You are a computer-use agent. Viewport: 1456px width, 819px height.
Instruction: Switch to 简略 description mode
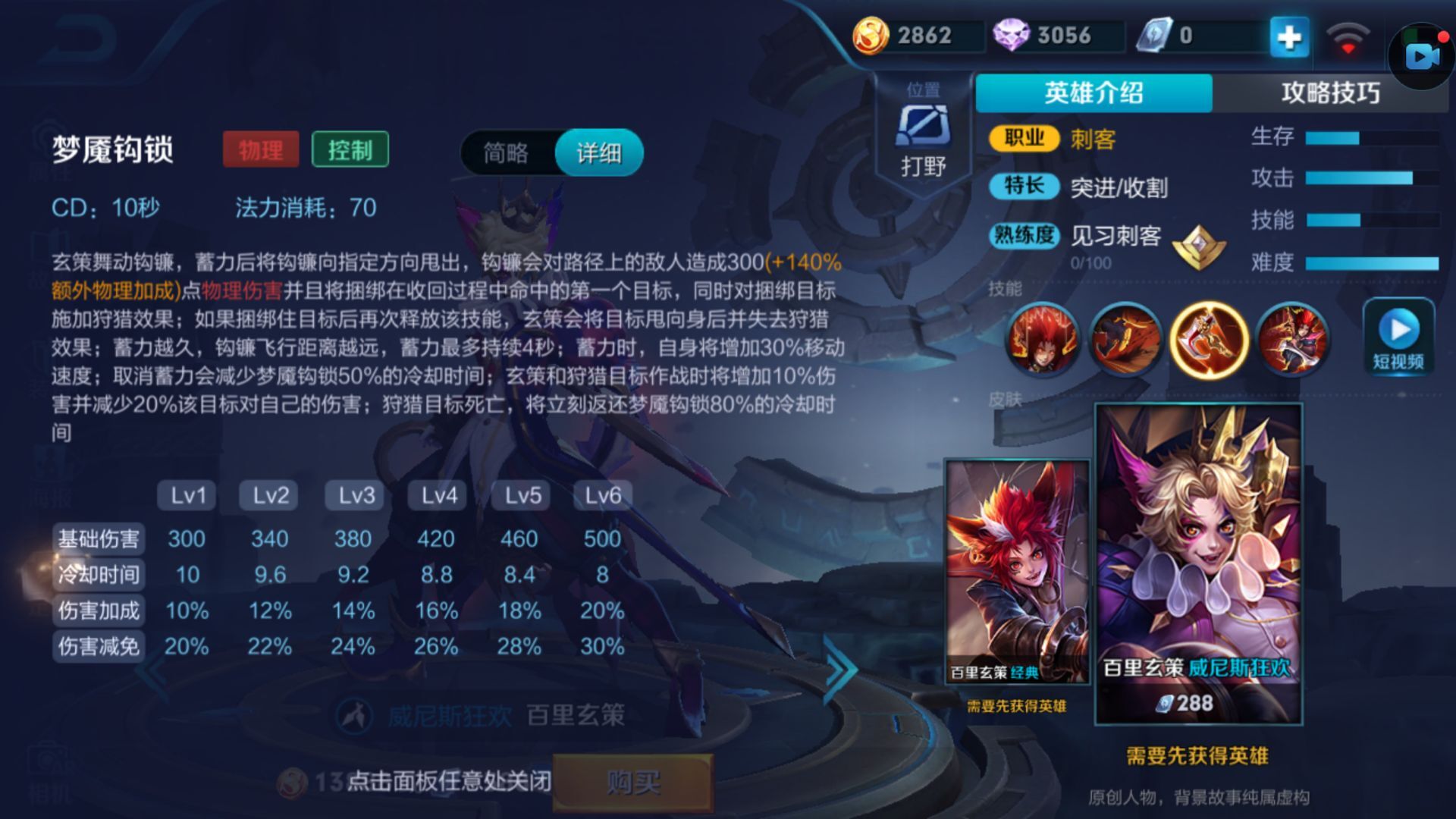pos(507,152)
